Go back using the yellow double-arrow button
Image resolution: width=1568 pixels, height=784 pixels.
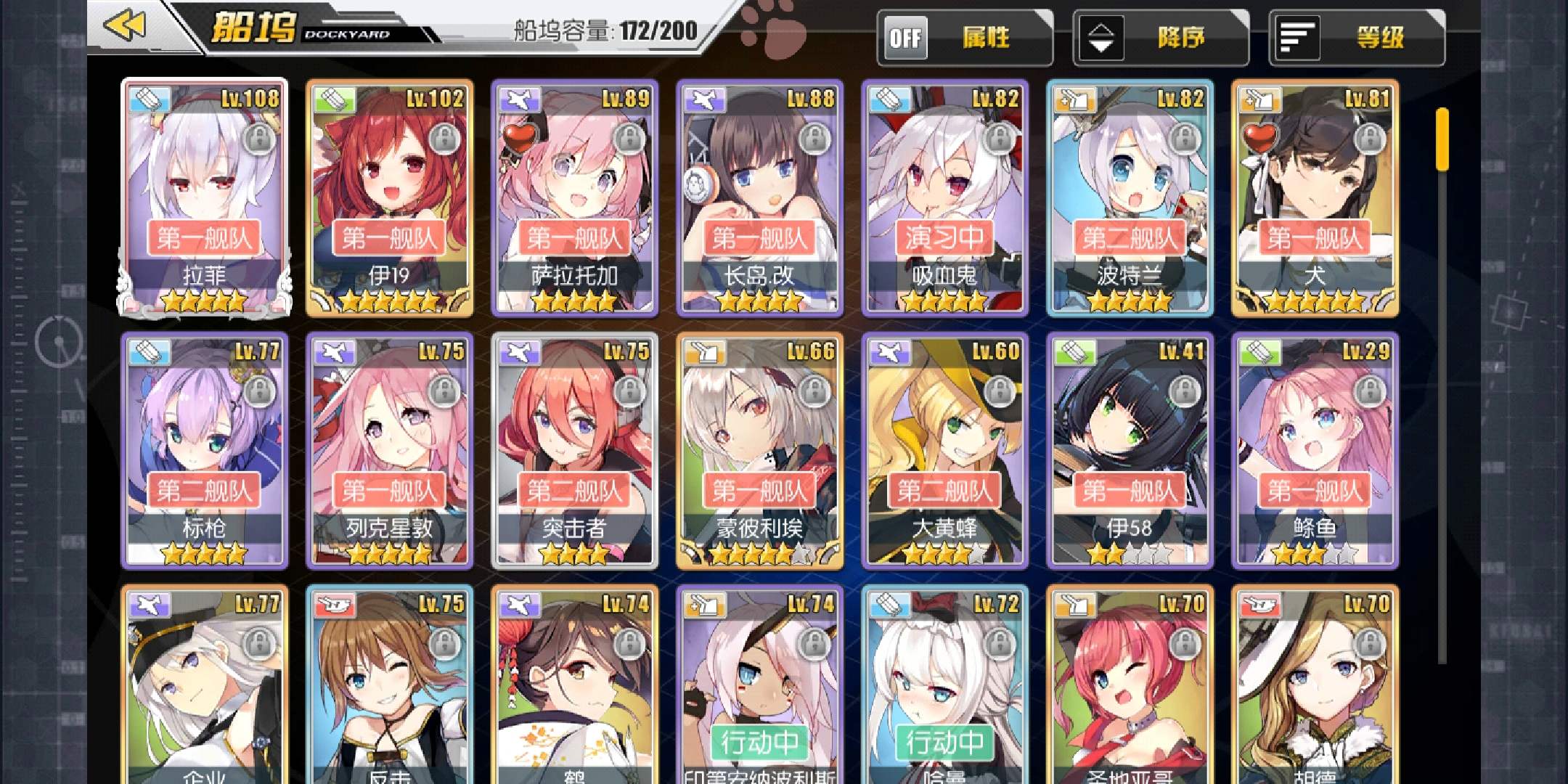(x=125, y=26)
